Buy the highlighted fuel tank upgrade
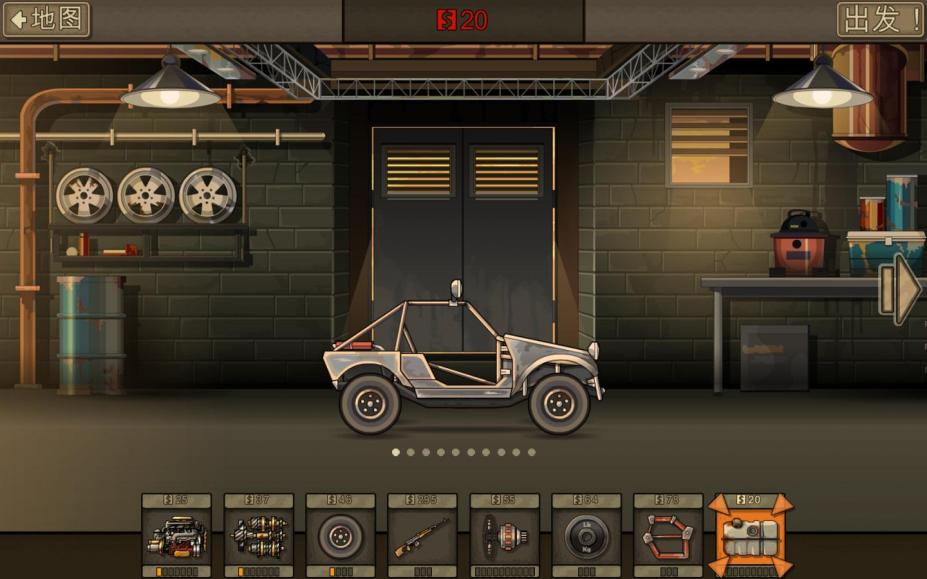This screenshot has height=579, width=927. 751,536
